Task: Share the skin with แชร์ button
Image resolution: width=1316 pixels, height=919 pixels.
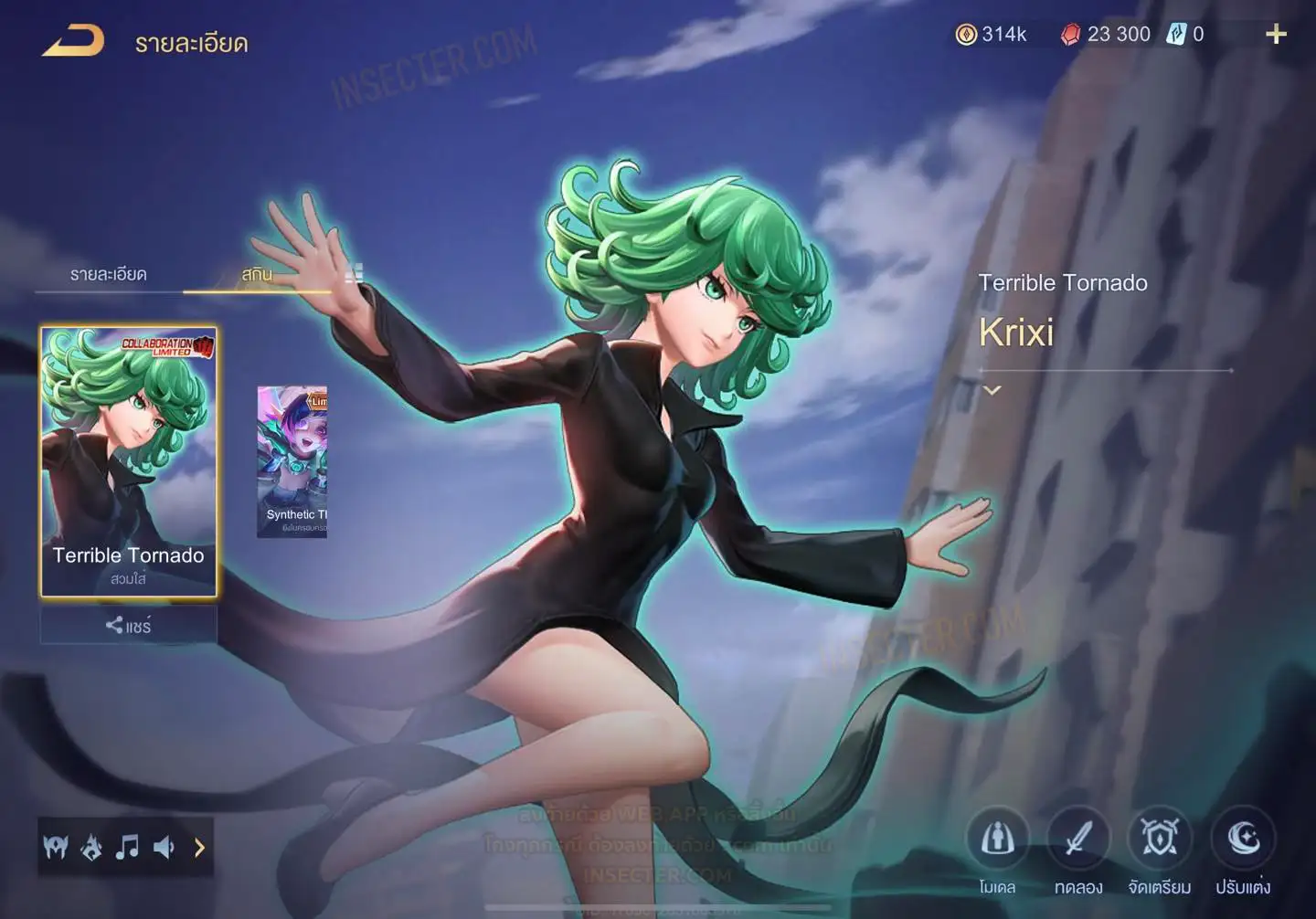Action: (x=129, y=626)
